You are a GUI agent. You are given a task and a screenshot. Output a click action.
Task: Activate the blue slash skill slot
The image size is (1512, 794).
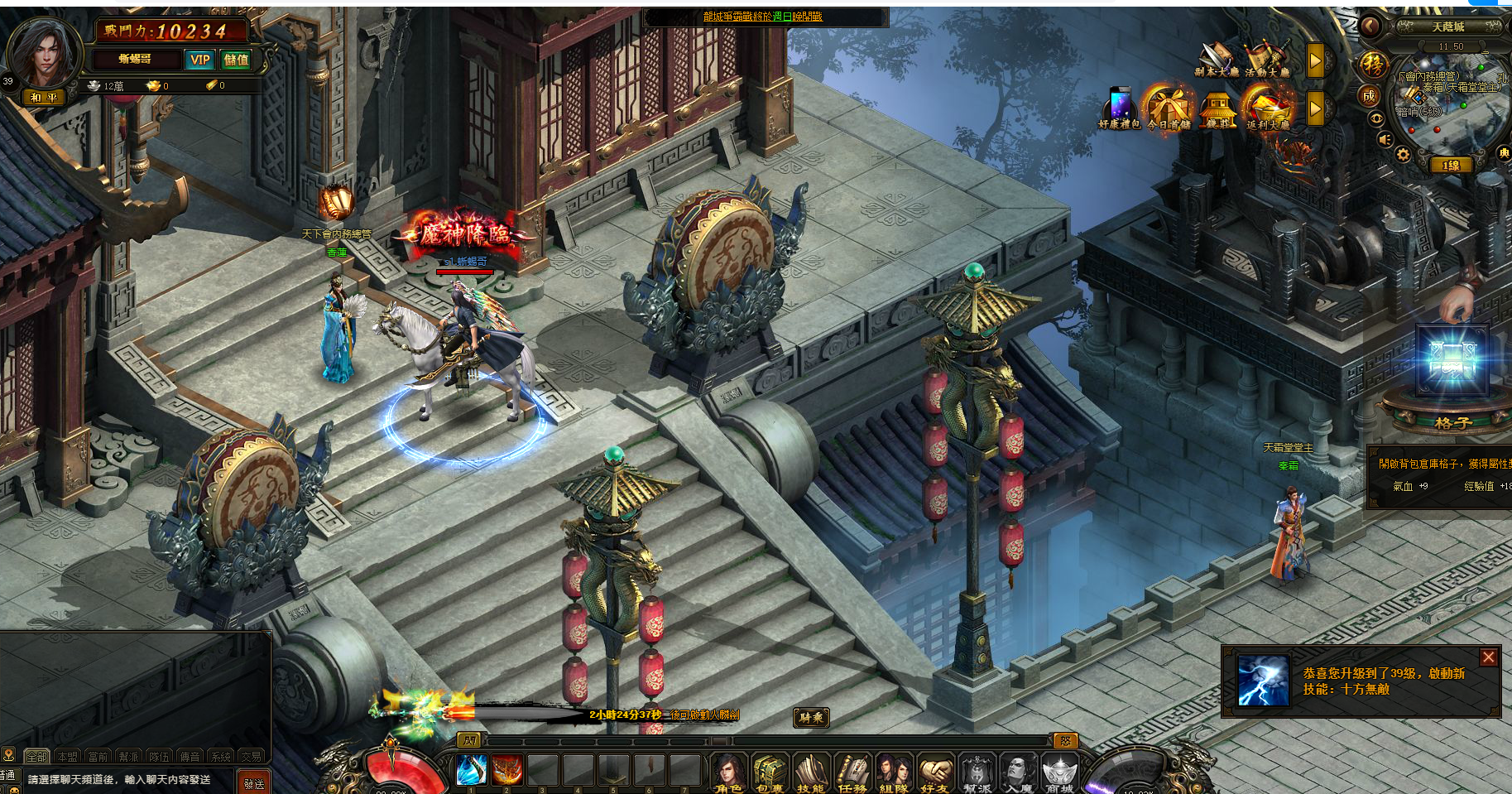472,770
